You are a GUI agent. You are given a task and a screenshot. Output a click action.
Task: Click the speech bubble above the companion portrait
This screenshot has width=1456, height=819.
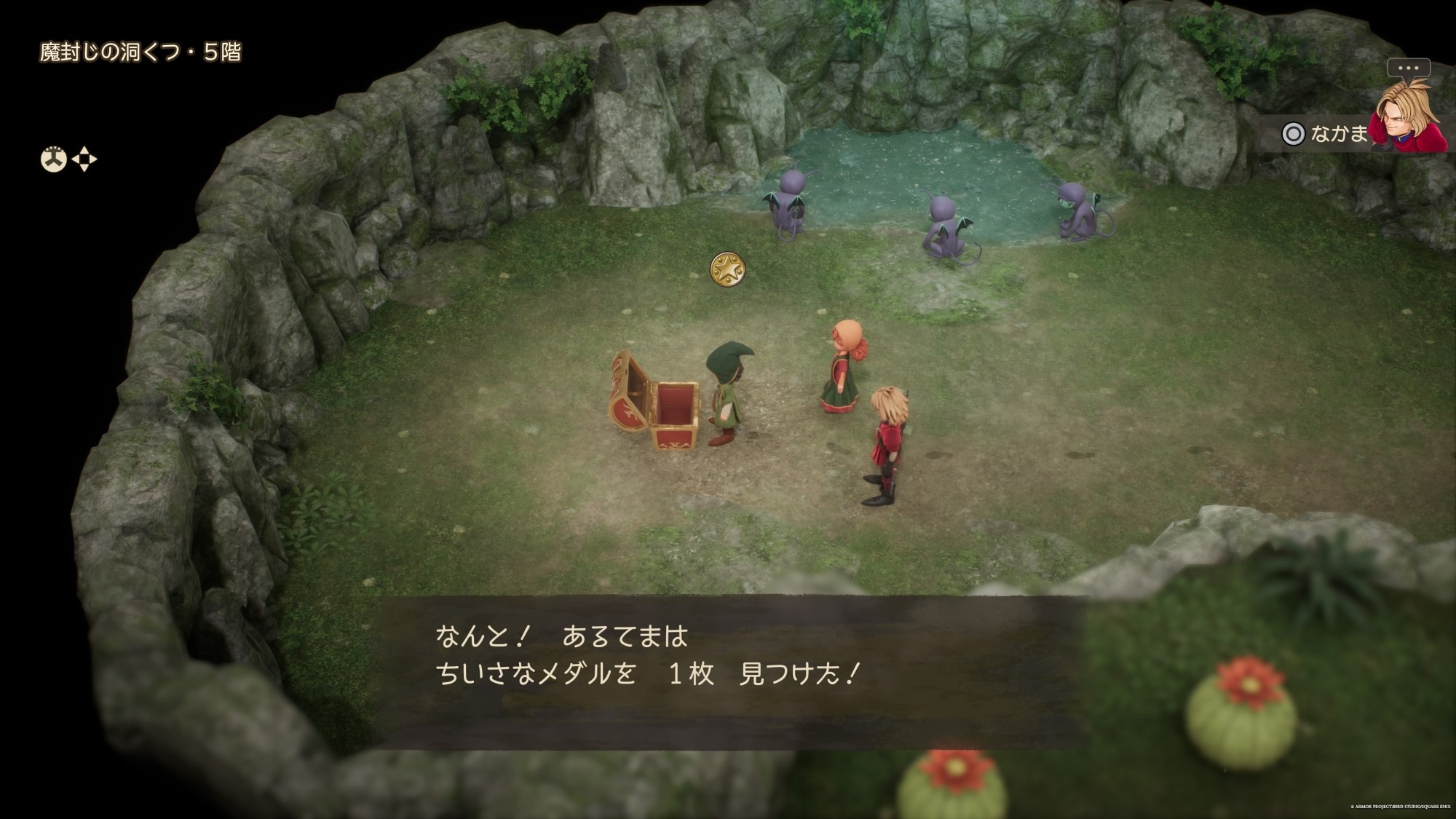coord(1408,68)
